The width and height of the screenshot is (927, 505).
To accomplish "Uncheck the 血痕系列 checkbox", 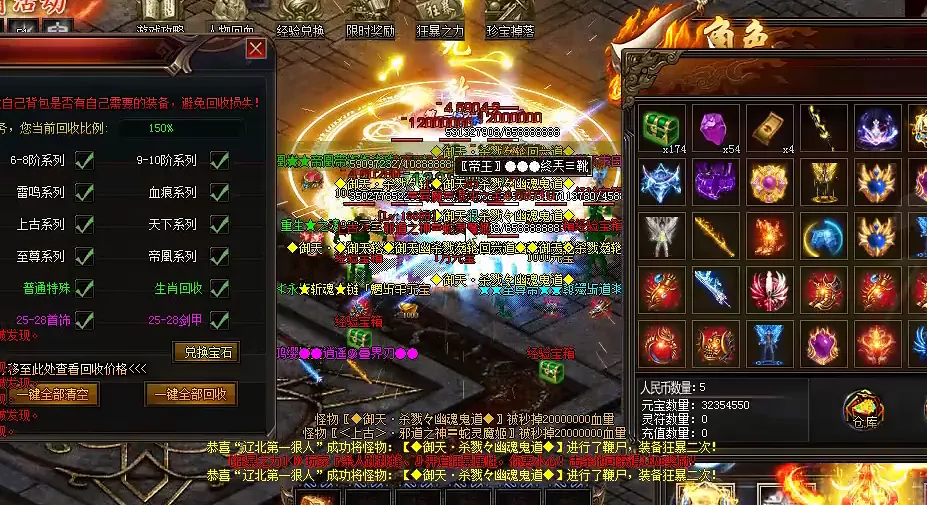I will tap(220, 192).
